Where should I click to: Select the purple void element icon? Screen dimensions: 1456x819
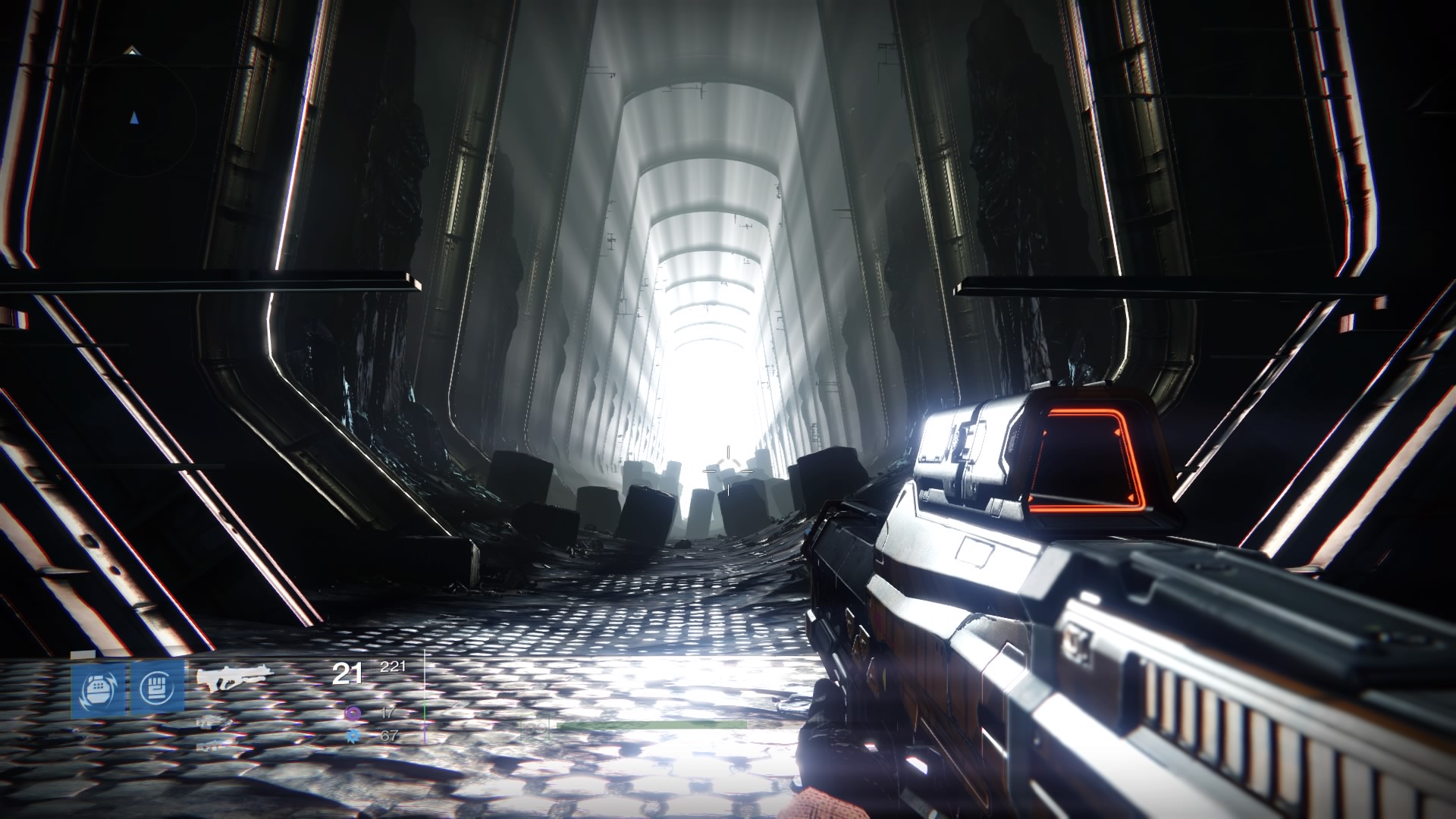click(352, 713)
